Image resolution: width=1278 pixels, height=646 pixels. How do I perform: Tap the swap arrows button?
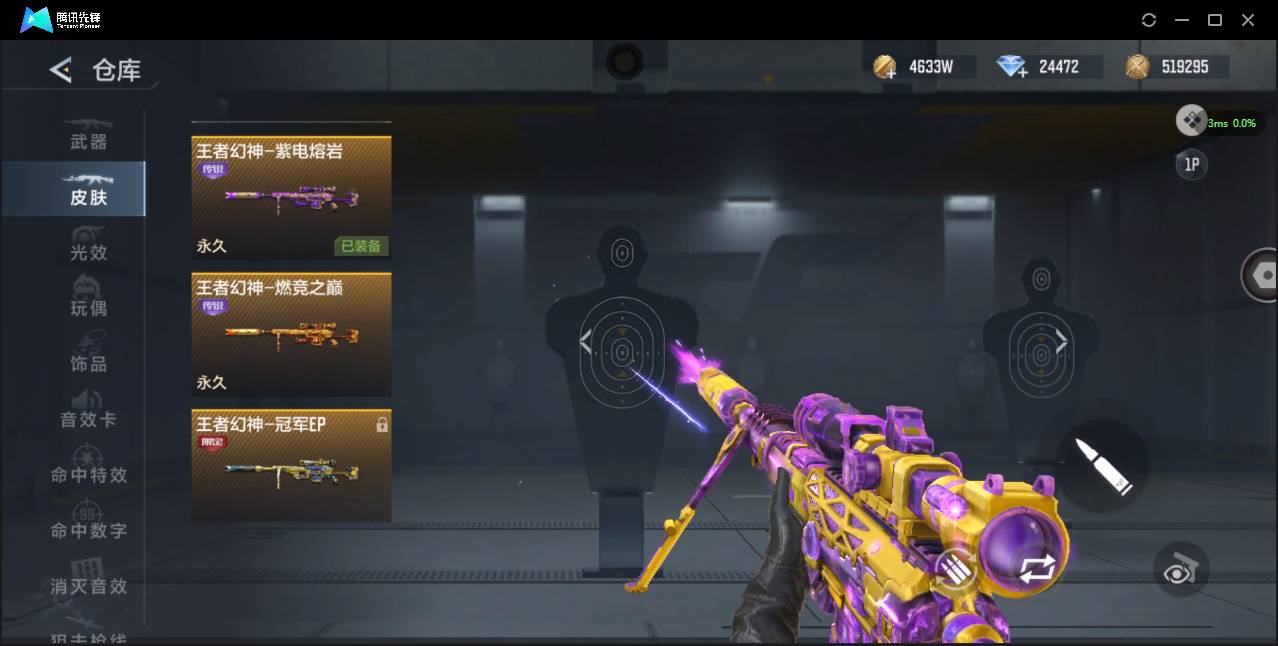1037,569
